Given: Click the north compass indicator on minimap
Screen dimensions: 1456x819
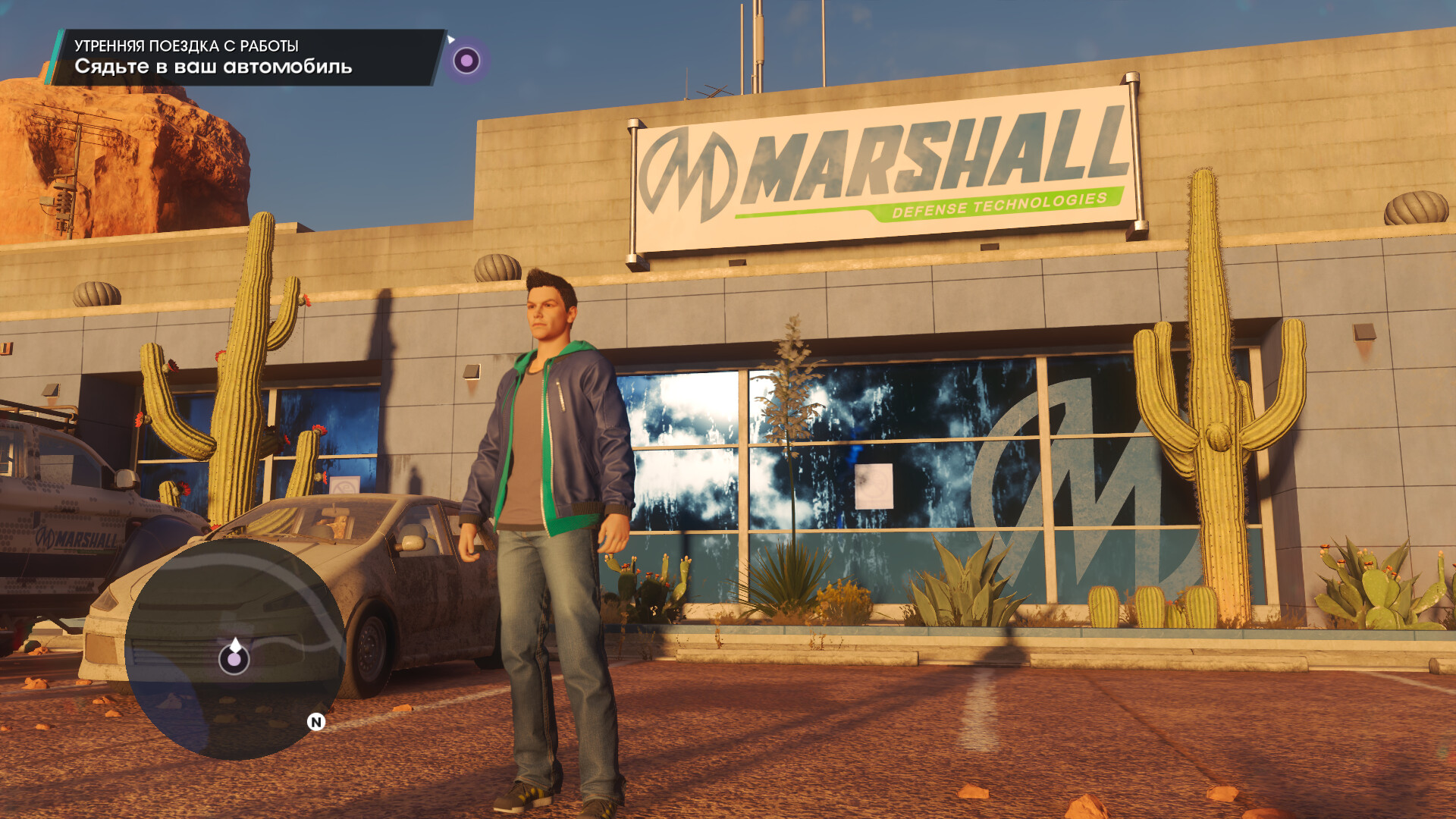Looking at the screenshot, I should coord(316,722).
